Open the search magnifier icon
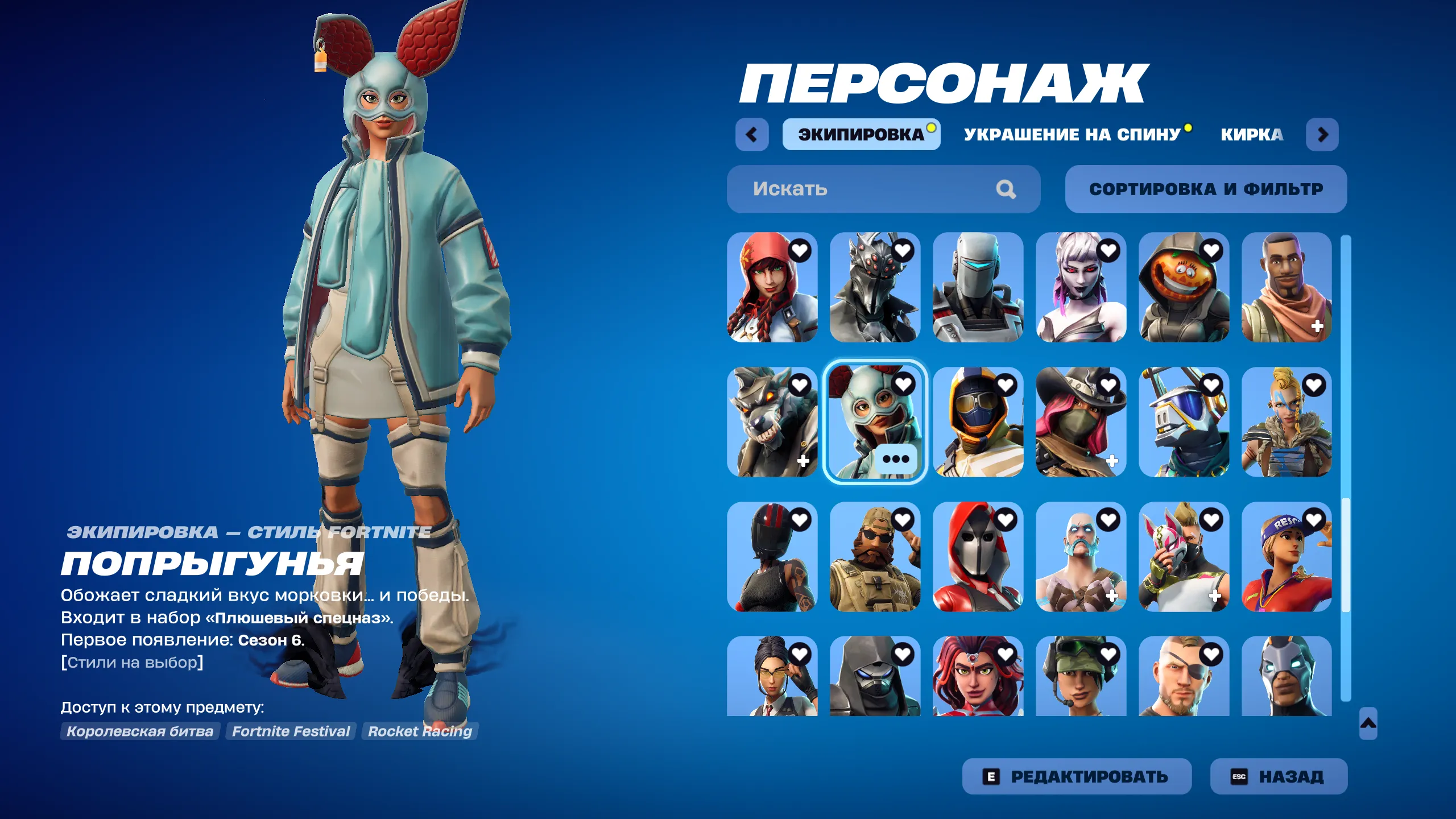 [x=1007, y=189]
